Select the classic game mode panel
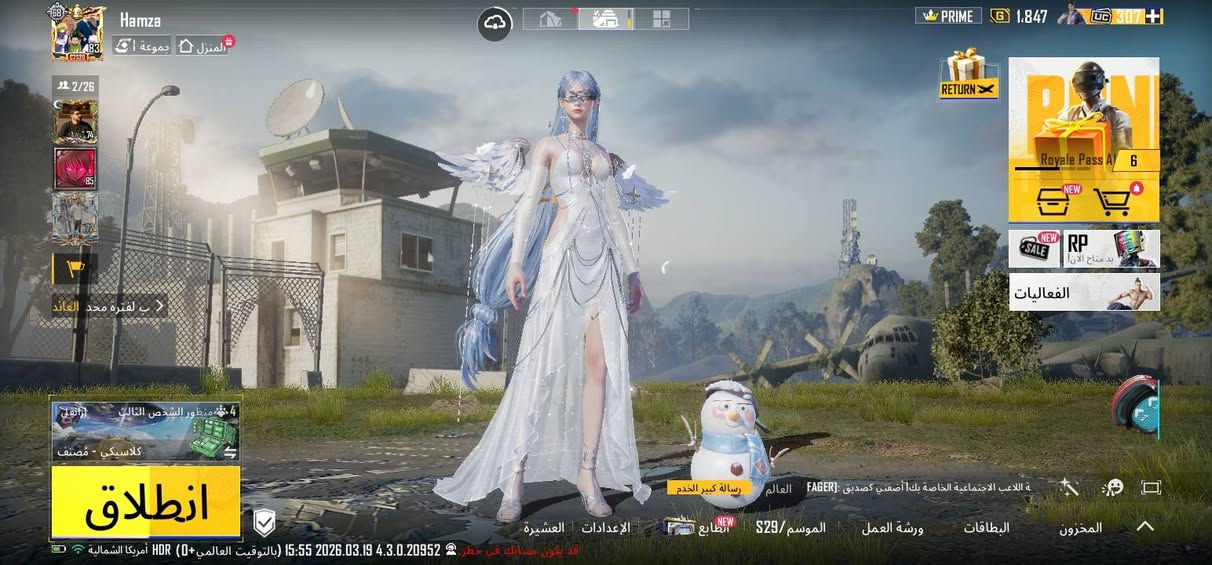This screenshot has height=565, width=1212. 146,432
